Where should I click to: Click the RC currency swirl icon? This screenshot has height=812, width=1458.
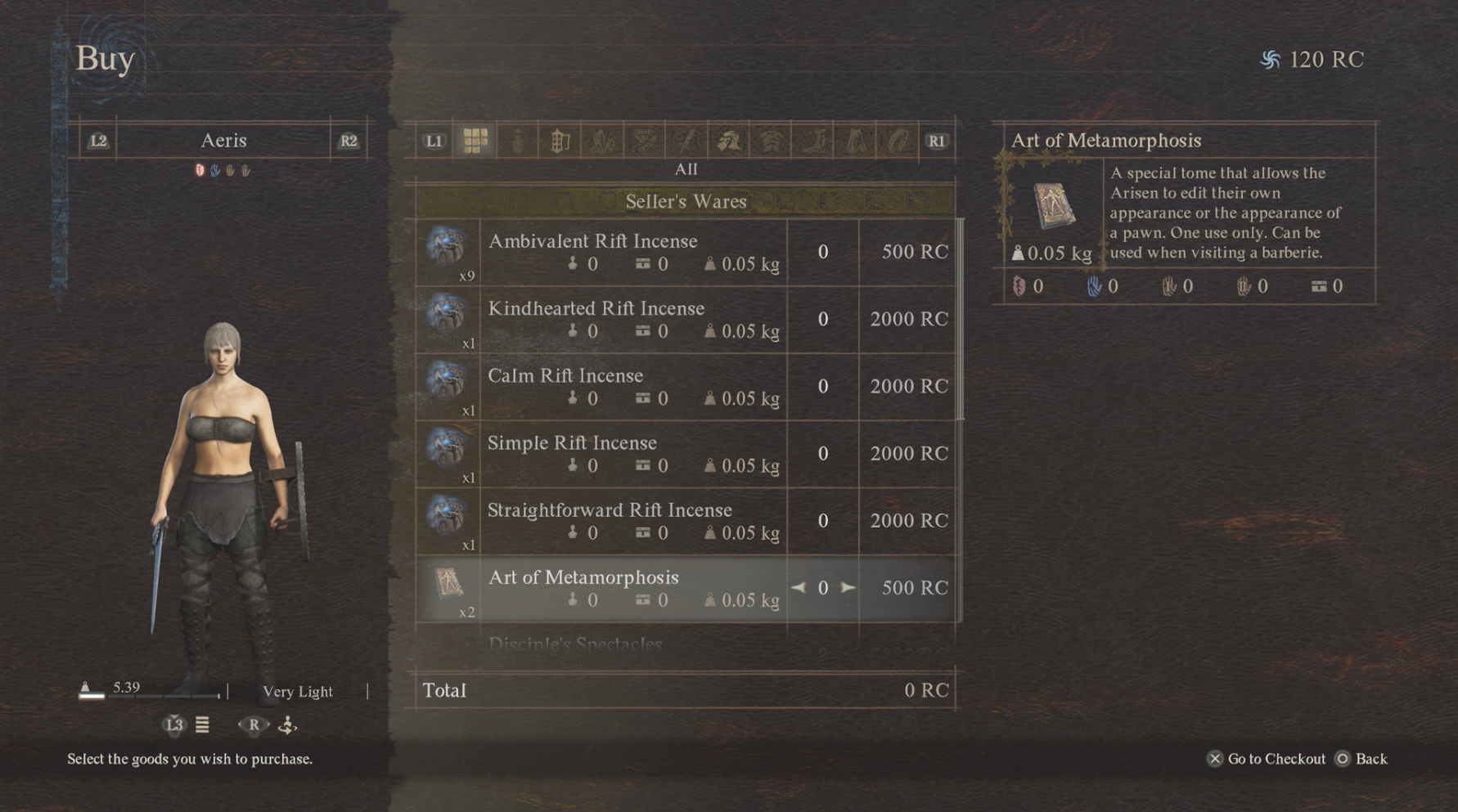click(x=1271, y=58)
